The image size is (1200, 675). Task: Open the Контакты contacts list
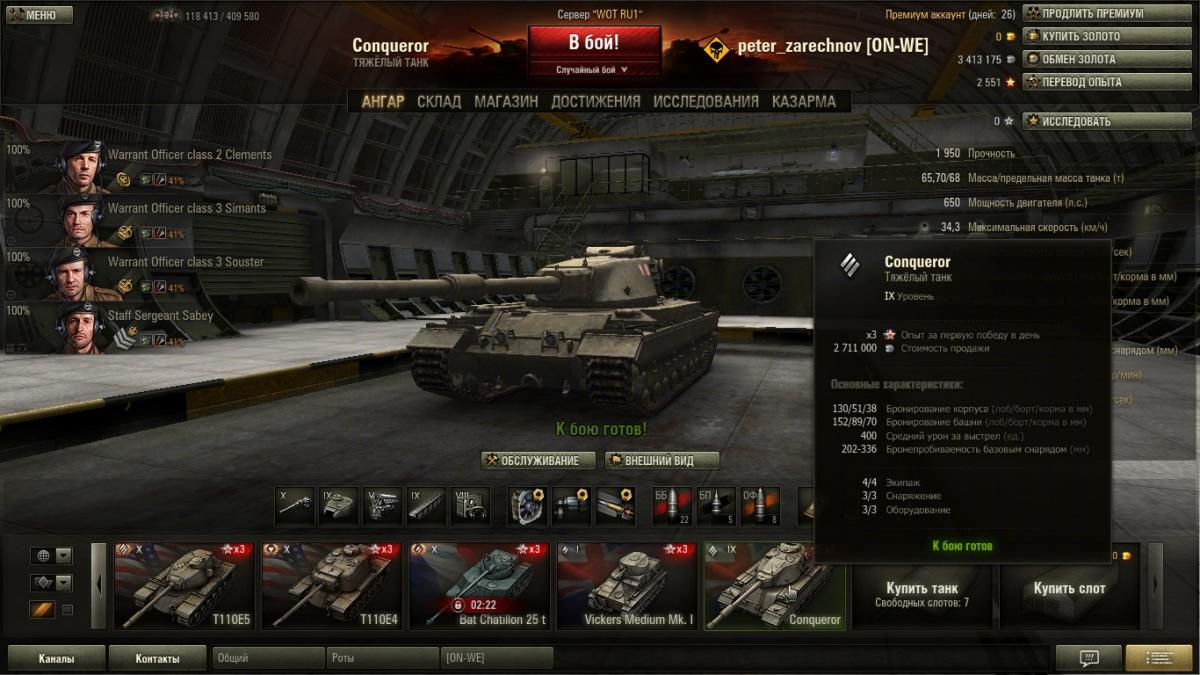point(157,659)
